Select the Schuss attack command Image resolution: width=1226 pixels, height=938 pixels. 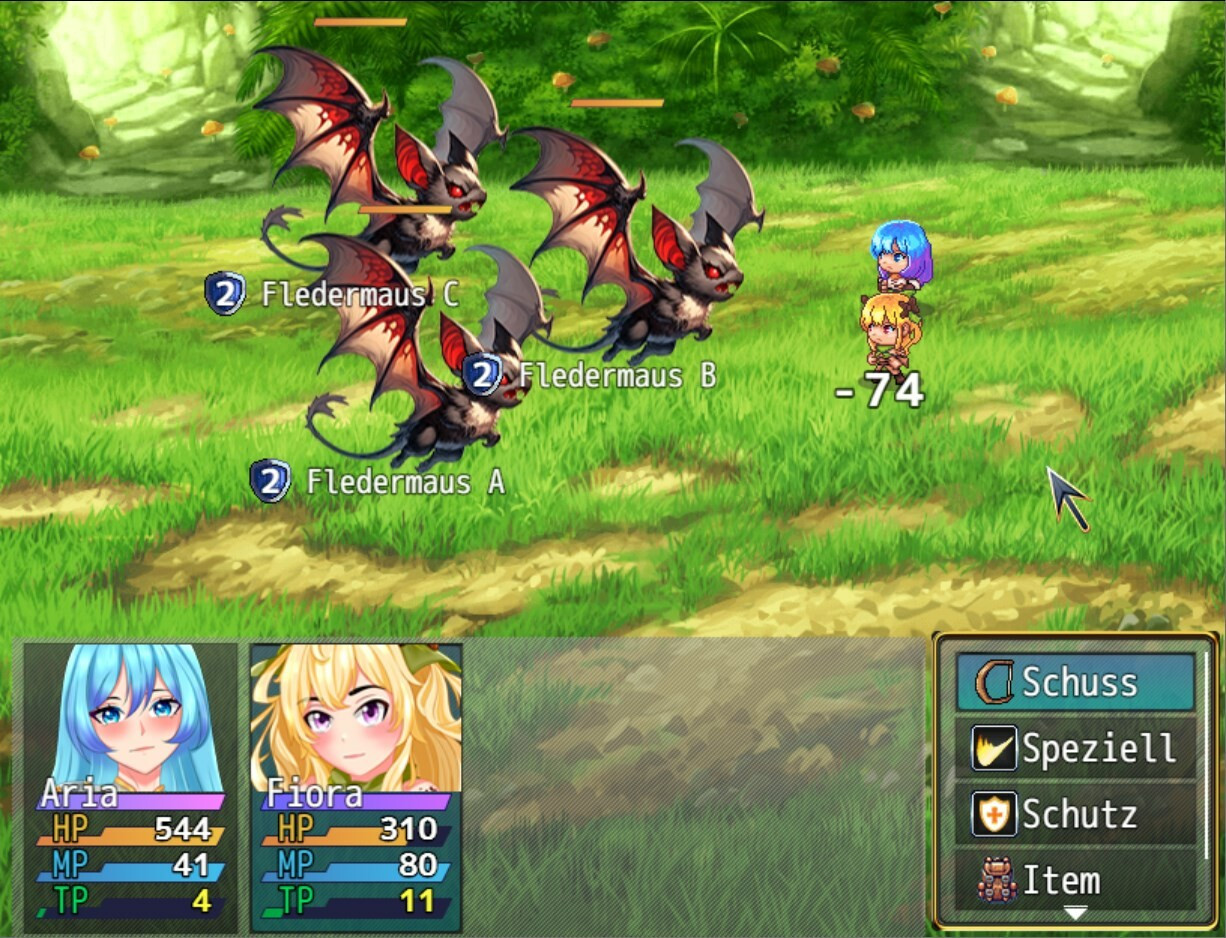click(x=1075, y=682)
